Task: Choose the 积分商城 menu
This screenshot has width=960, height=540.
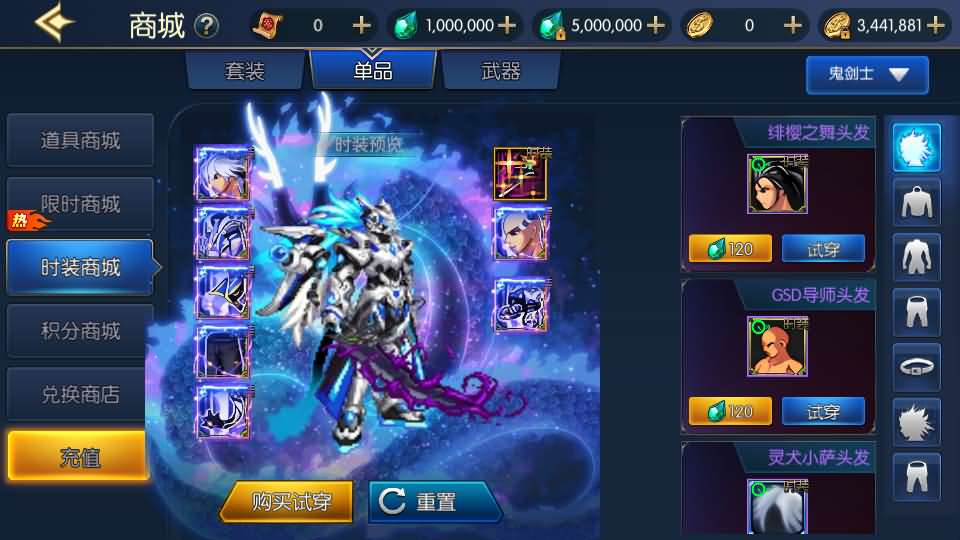Action: pyautogui.click(x=80, y=331)
